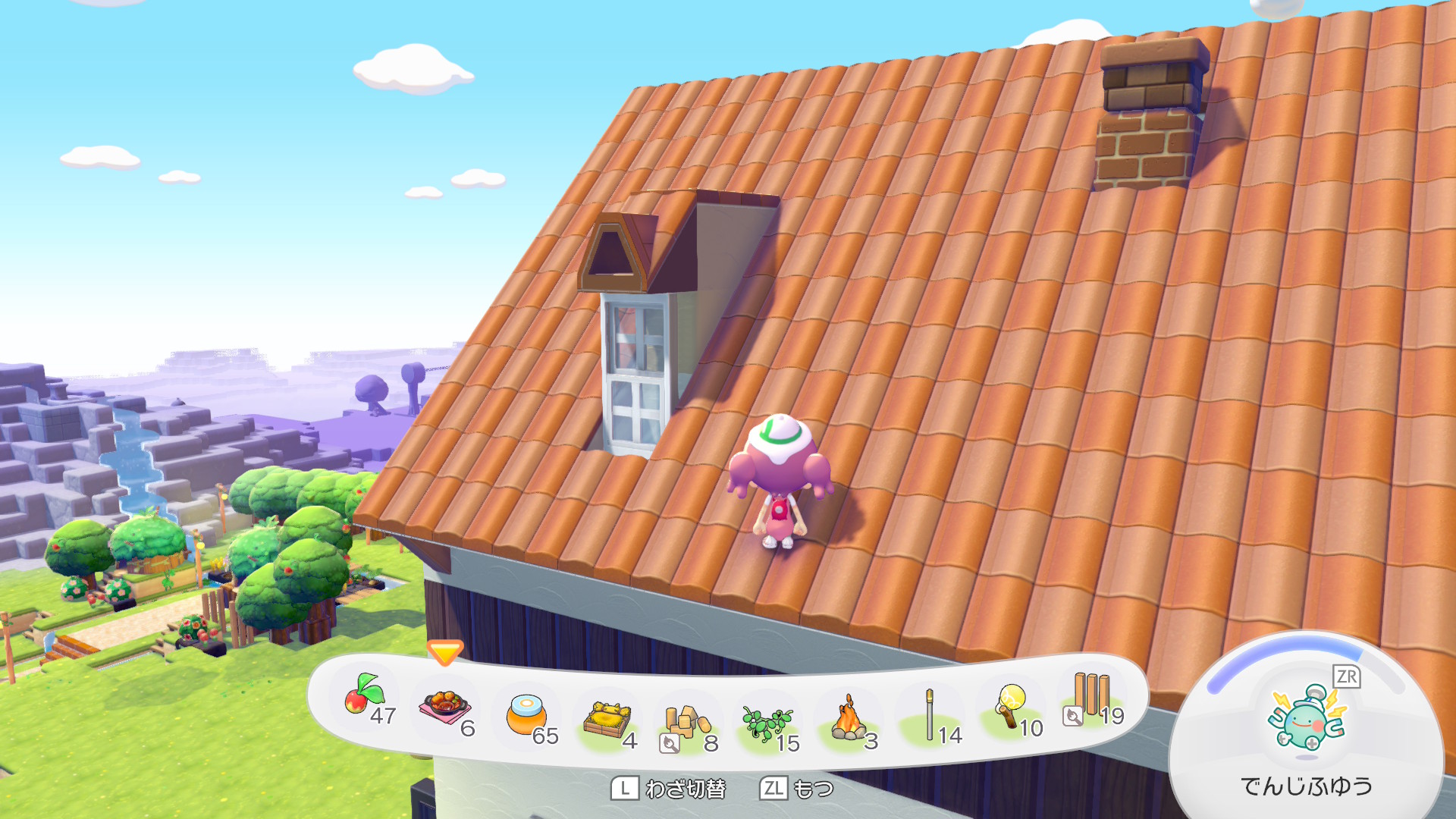Select the orange honey jar slot
This screenshot has width=1456, height=819.
(x=526, y=715)
